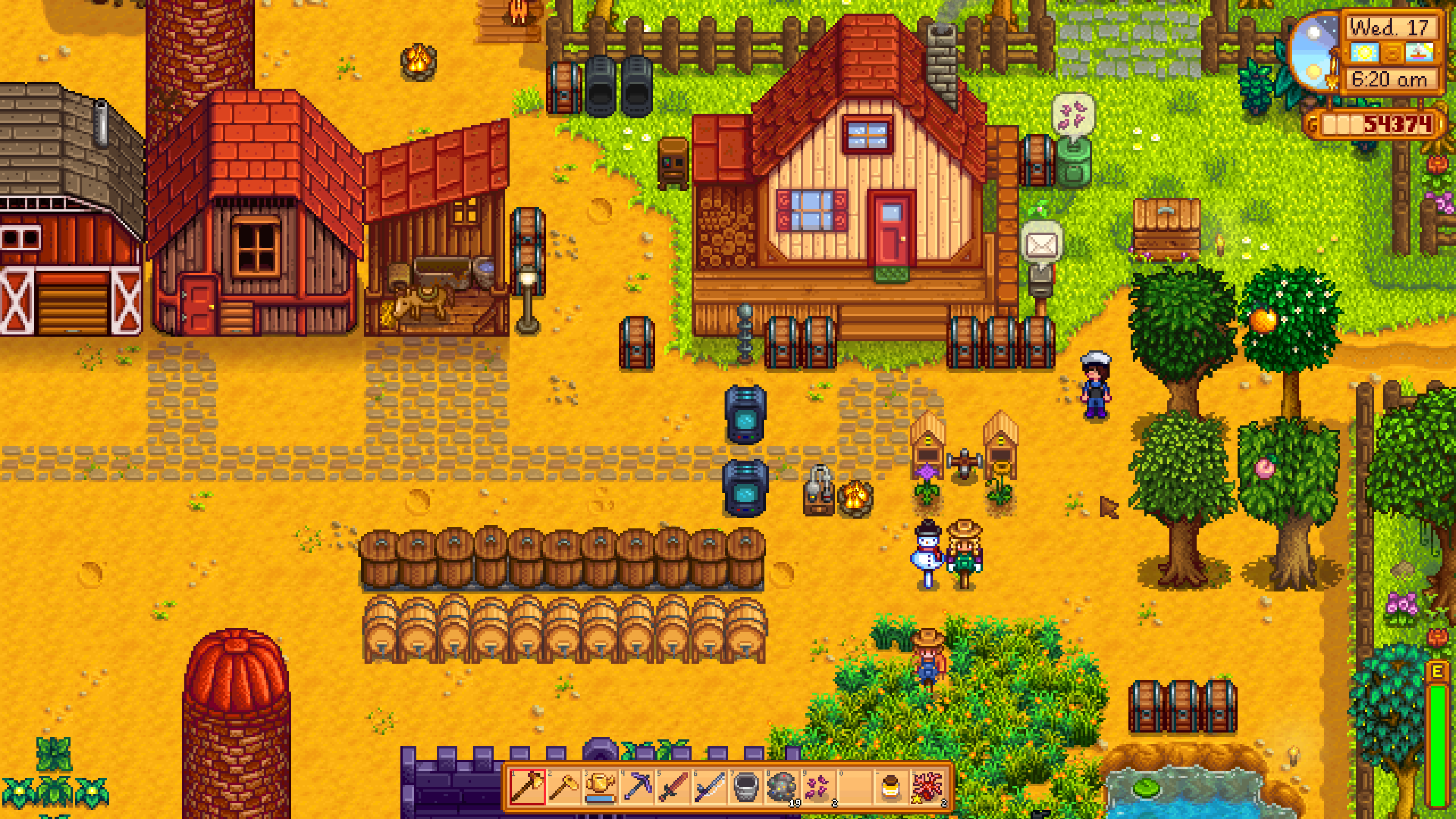Click the sunny weather icon on the clock panel
The width and height of the screenshot is (1456, 819).
(1364, 53)
